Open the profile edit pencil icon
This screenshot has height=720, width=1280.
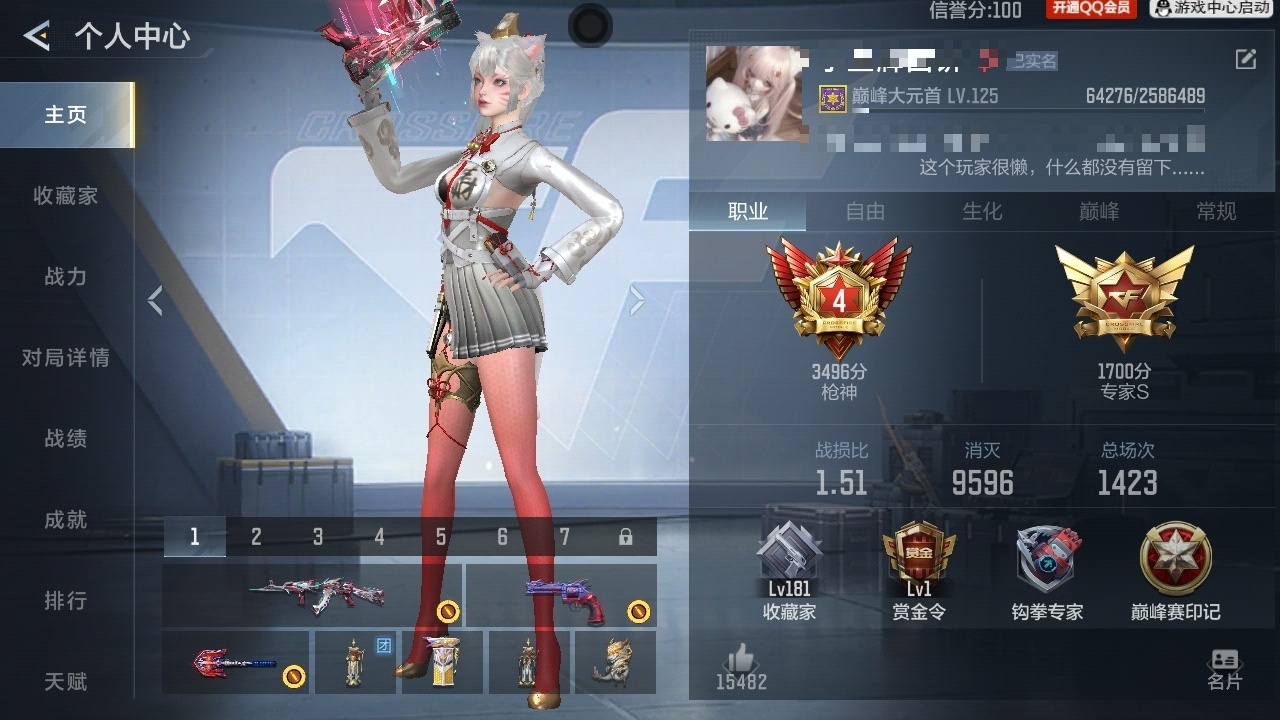1246,60
